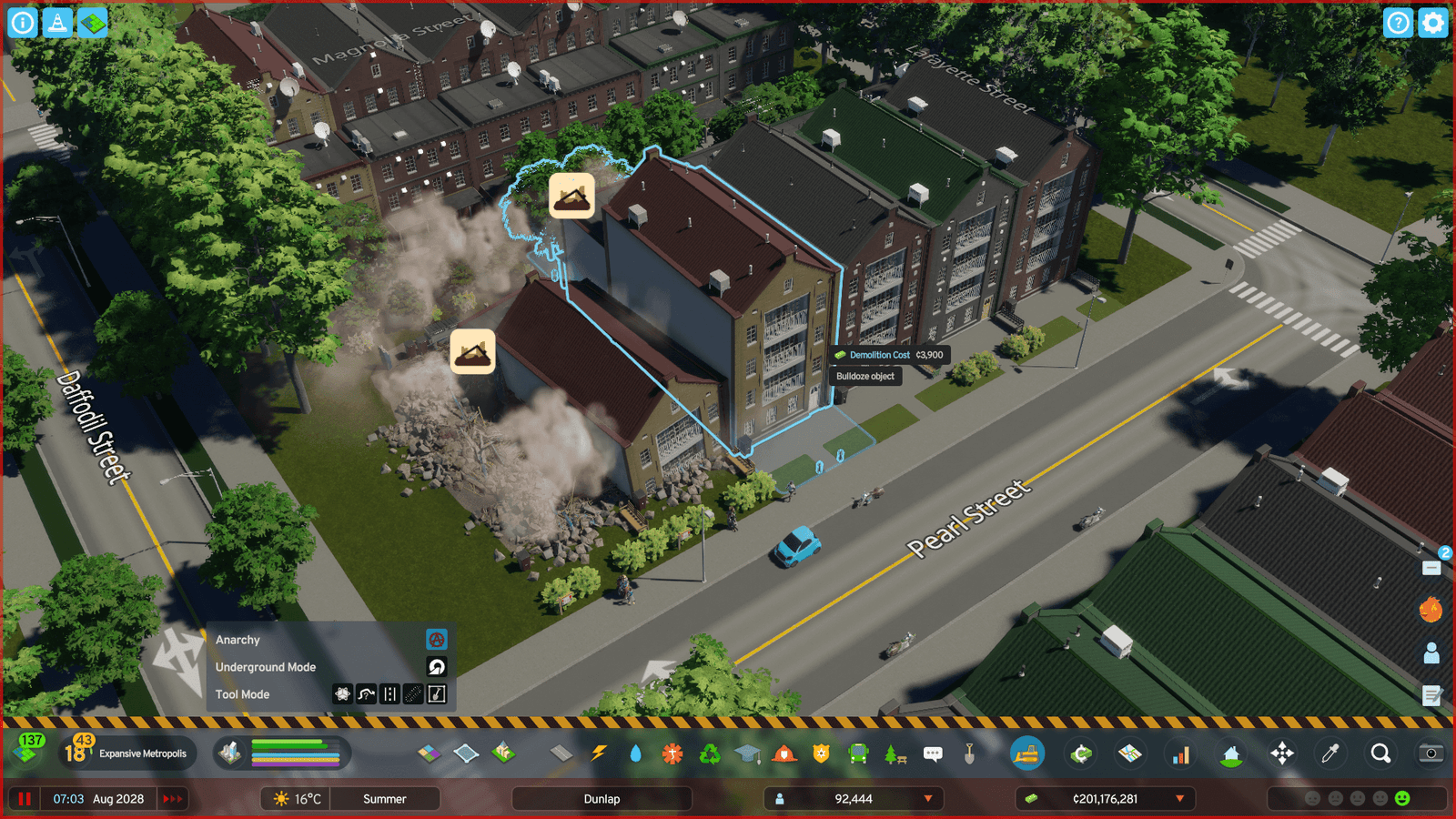The image size is (1456, 819).
Task: Open the help question mark panel
Action: point(1398,23)
